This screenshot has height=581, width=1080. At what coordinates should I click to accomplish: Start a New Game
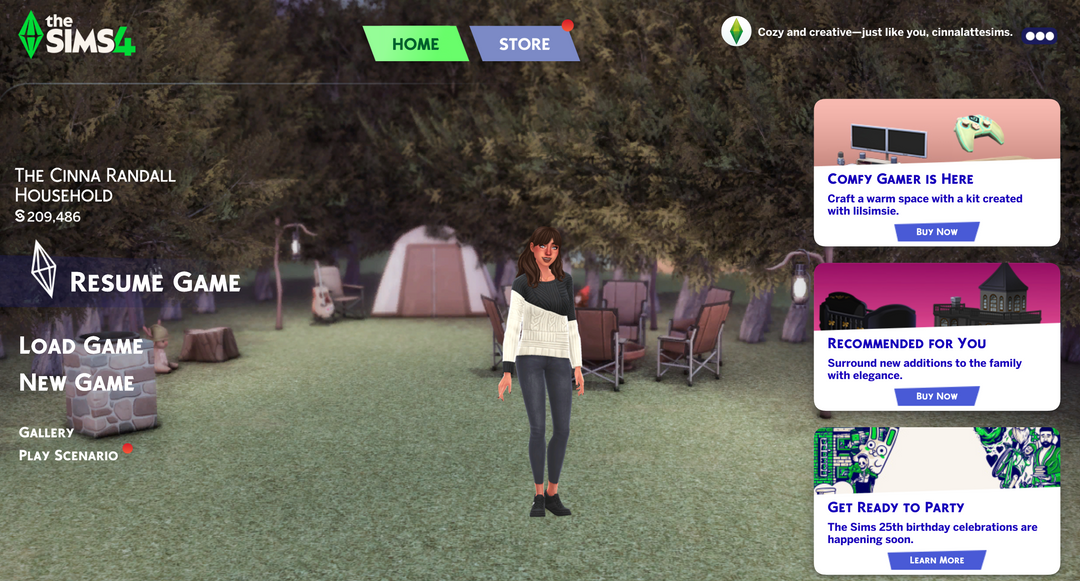(x=77, y=383)
